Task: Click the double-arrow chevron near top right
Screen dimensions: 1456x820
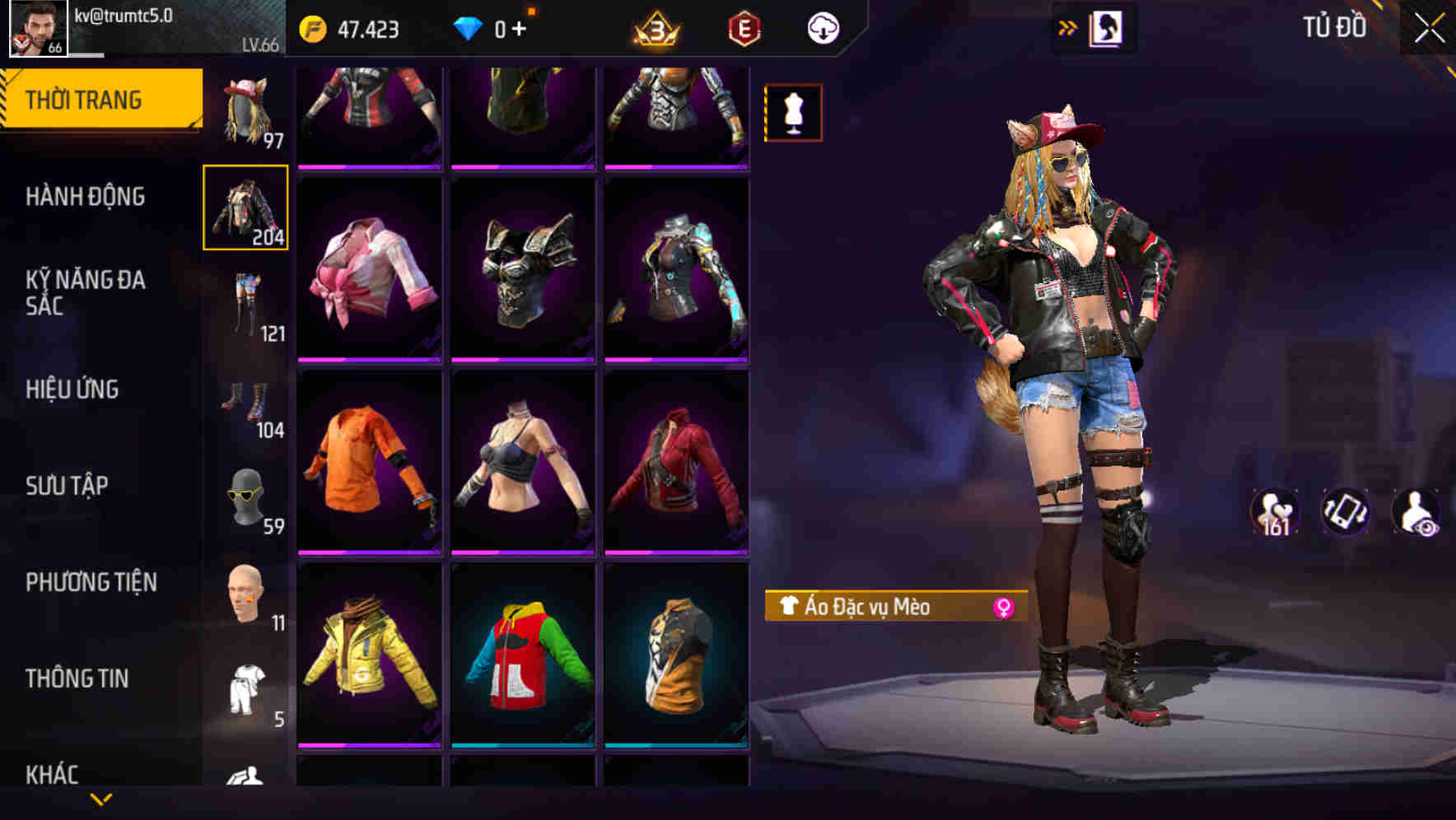Action: pos(1067,27)
